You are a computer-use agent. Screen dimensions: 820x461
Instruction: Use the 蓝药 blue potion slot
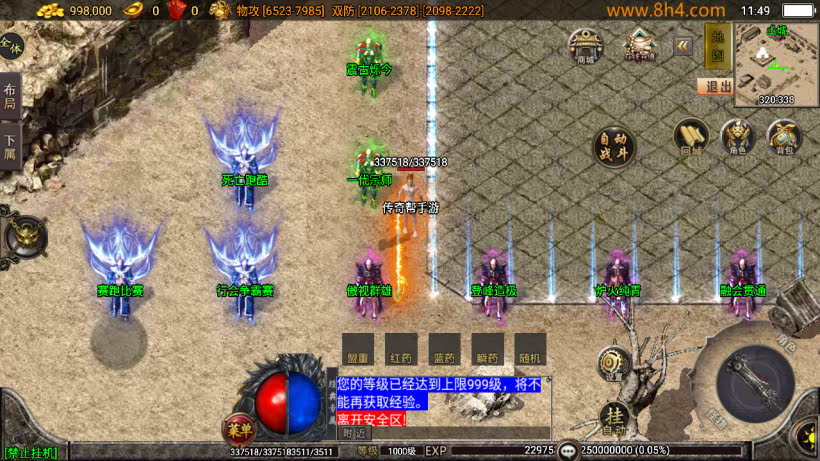(x=444, y=350)
